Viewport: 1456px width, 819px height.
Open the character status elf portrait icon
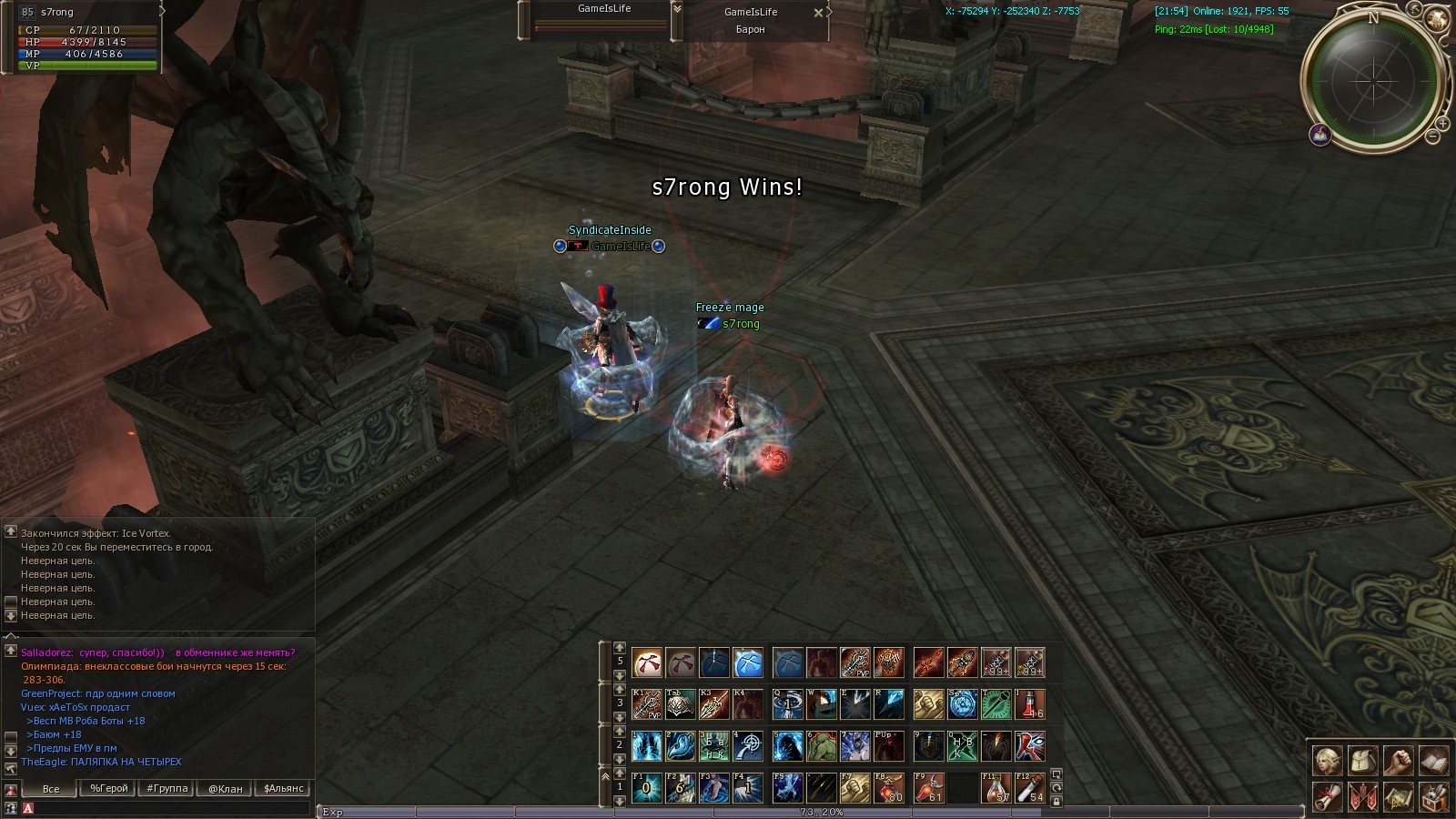click(x=1327, y=760)
